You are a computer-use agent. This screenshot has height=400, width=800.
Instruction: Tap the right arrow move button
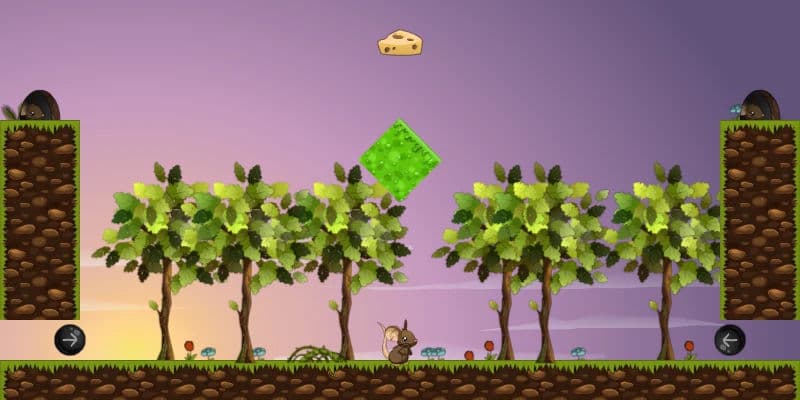pos(70,340)
